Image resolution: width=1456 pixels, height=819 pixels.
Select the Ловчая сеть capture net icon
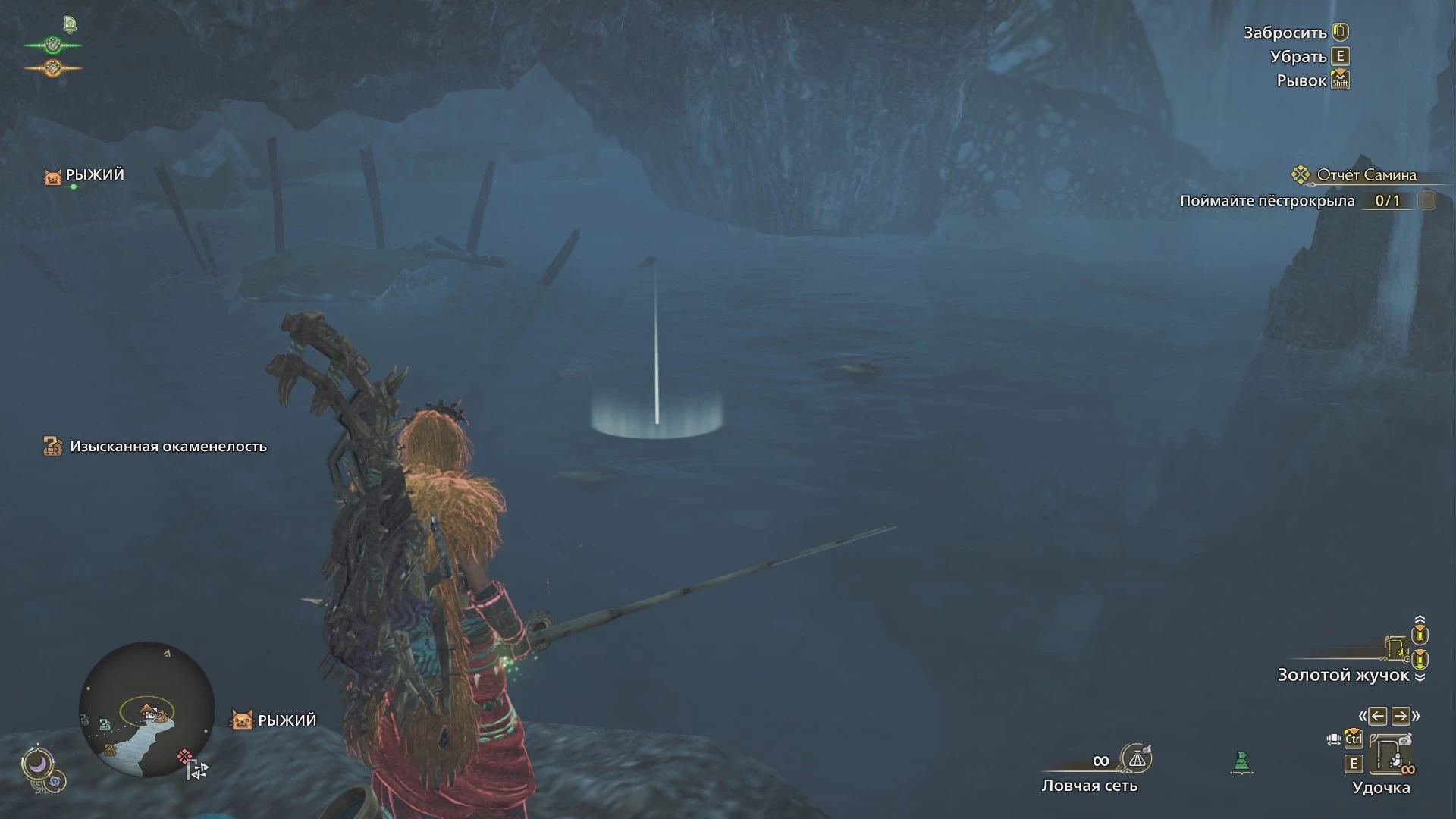coord(1136,758)
